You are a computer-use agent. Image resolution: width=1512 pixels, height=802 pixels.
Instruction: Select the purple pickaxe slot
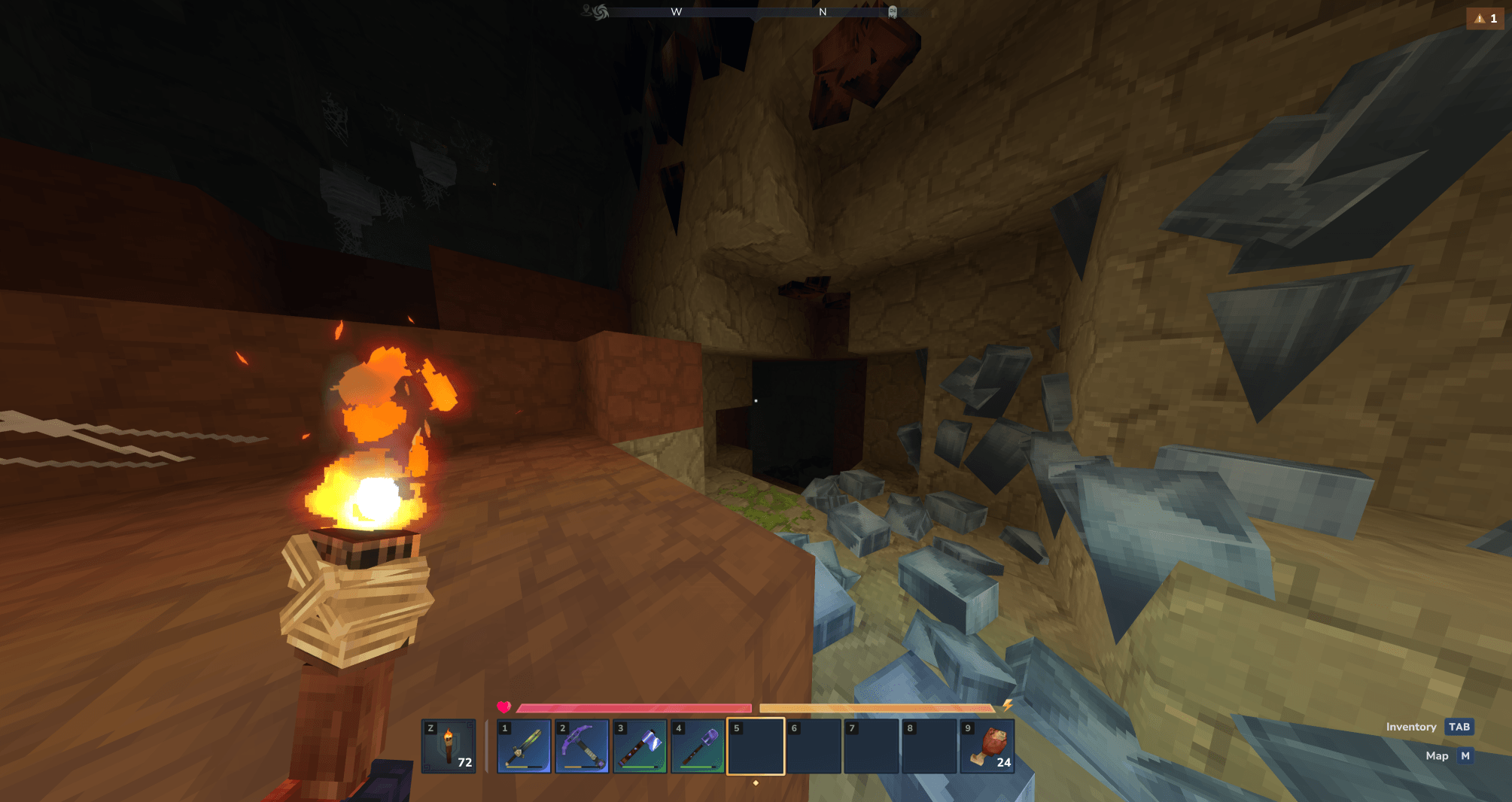[x=582, y=746]
